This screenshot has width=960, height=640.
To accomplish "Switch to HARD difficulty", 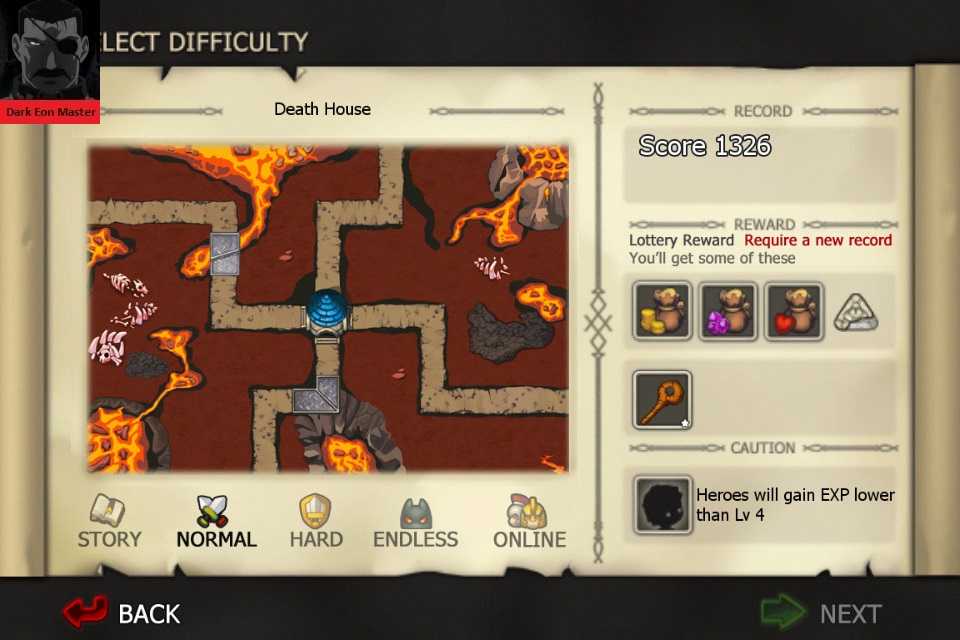I will point(316,522).
